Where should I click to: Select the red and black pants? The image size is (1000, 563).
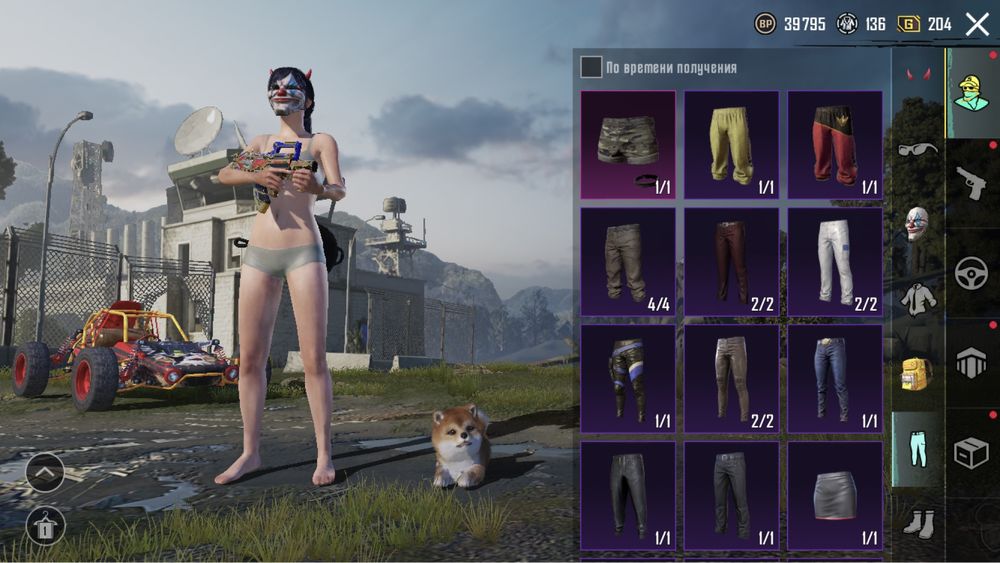pyautogui.click(x=834, y=145)
